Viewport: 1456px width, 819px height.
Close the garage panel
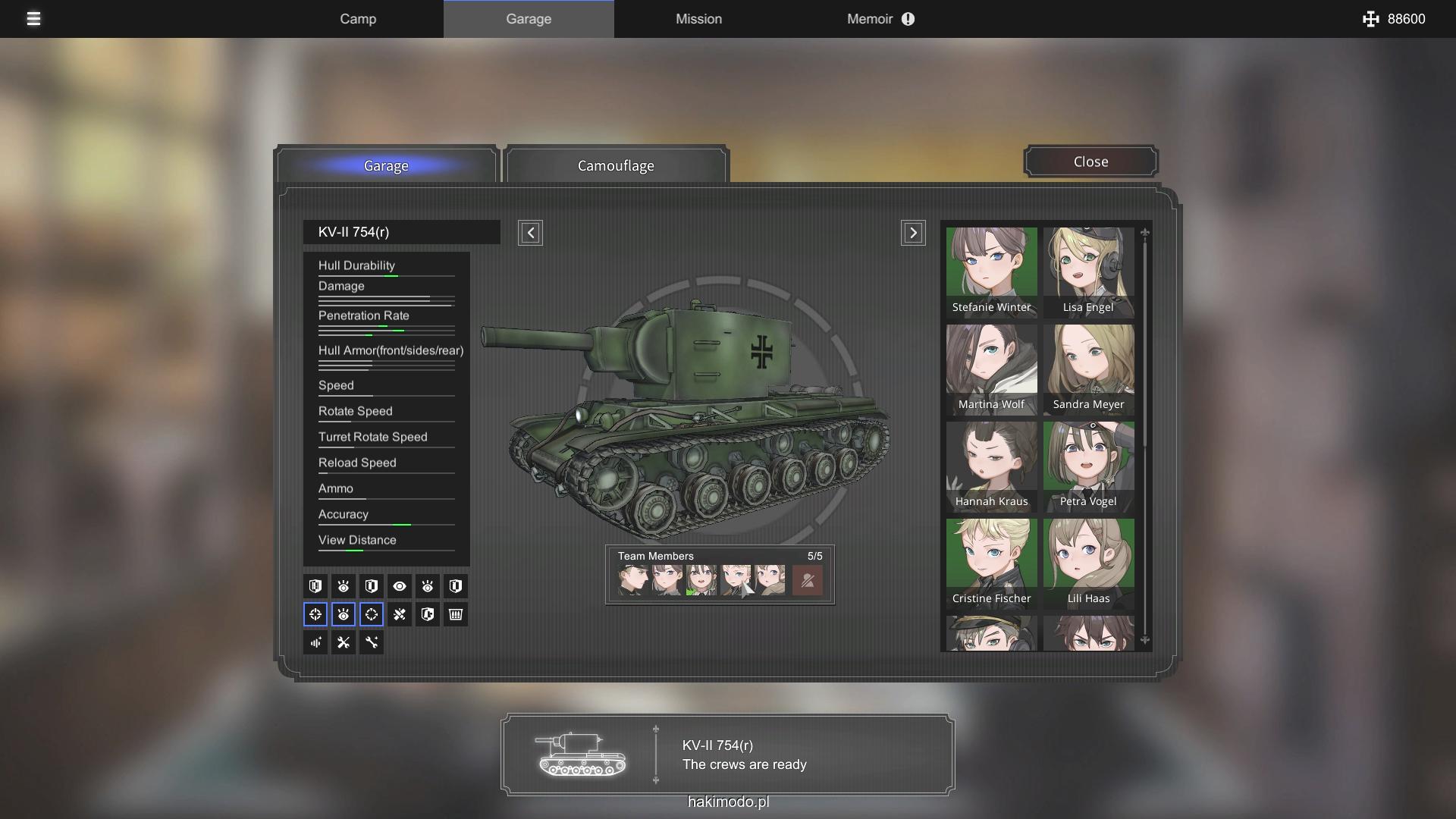(1090, 162)
